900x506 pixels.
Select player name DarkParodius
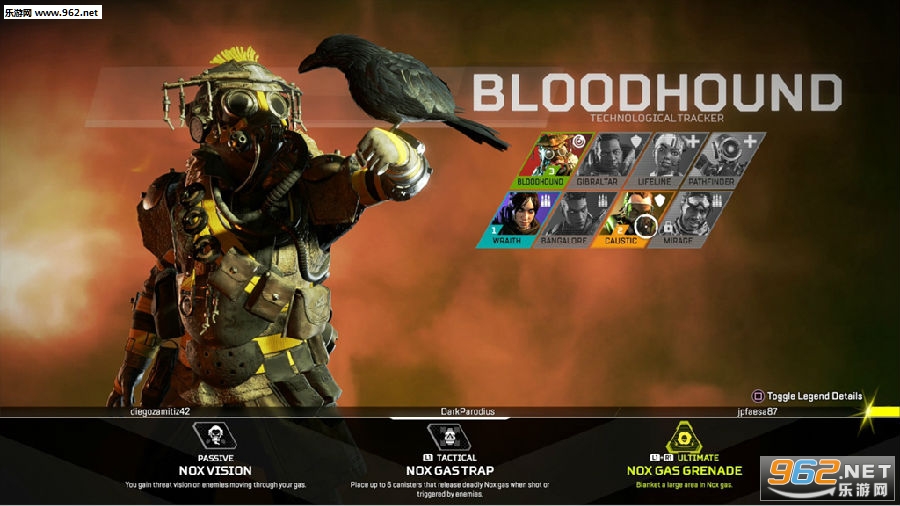click(467, 411)
